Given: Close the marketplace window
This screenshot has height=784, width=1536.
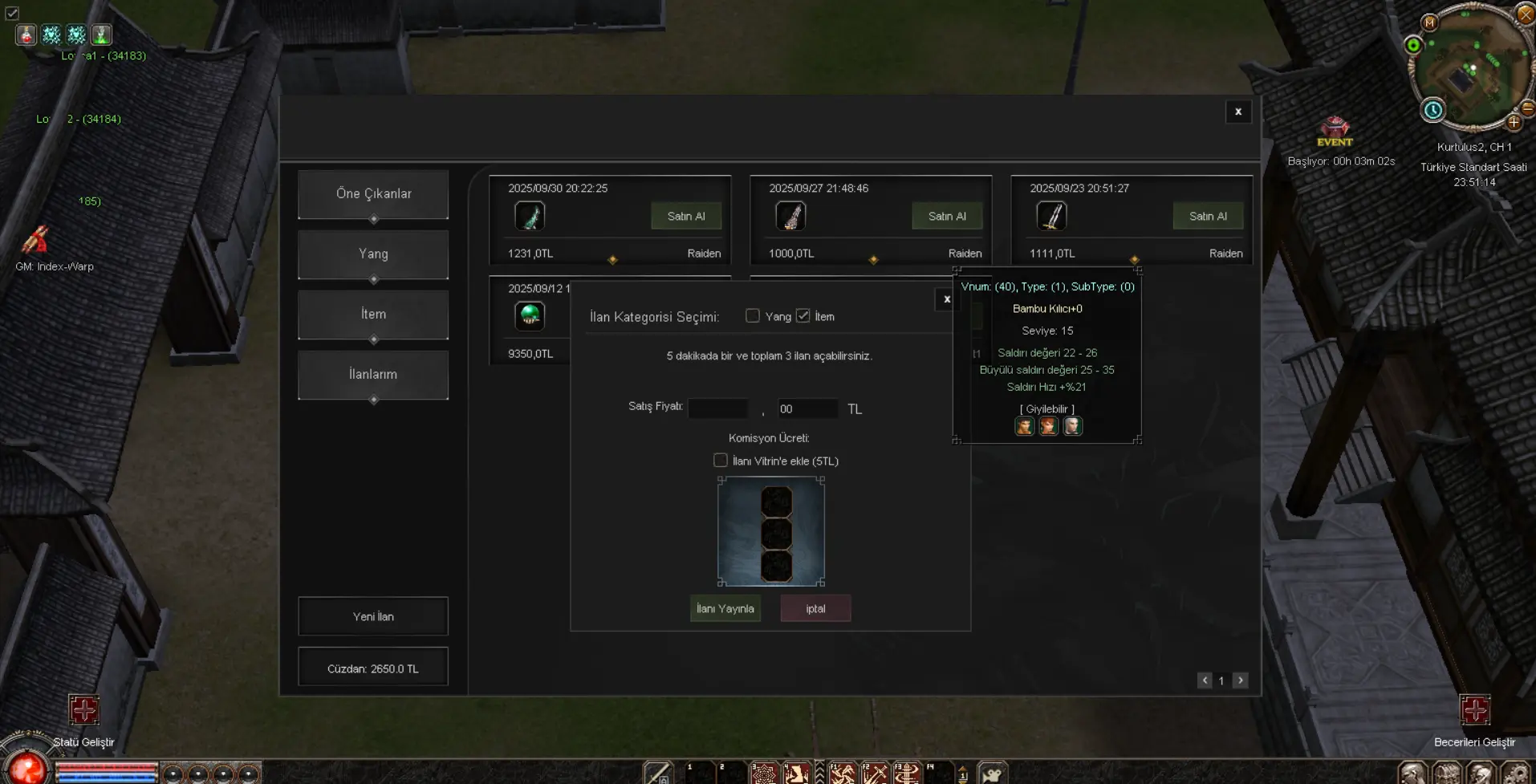Looking at the screenshot, I should click(1238, 112).
